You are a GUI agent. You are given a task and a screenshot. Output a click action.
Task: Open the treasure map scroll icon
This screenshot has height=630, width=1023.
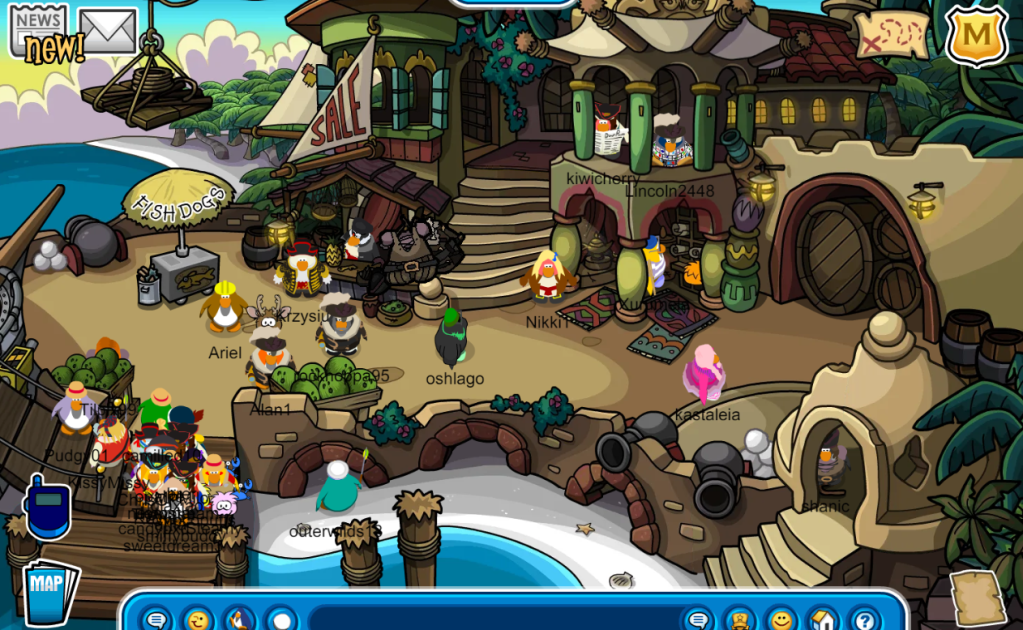(x=891, y=35)
